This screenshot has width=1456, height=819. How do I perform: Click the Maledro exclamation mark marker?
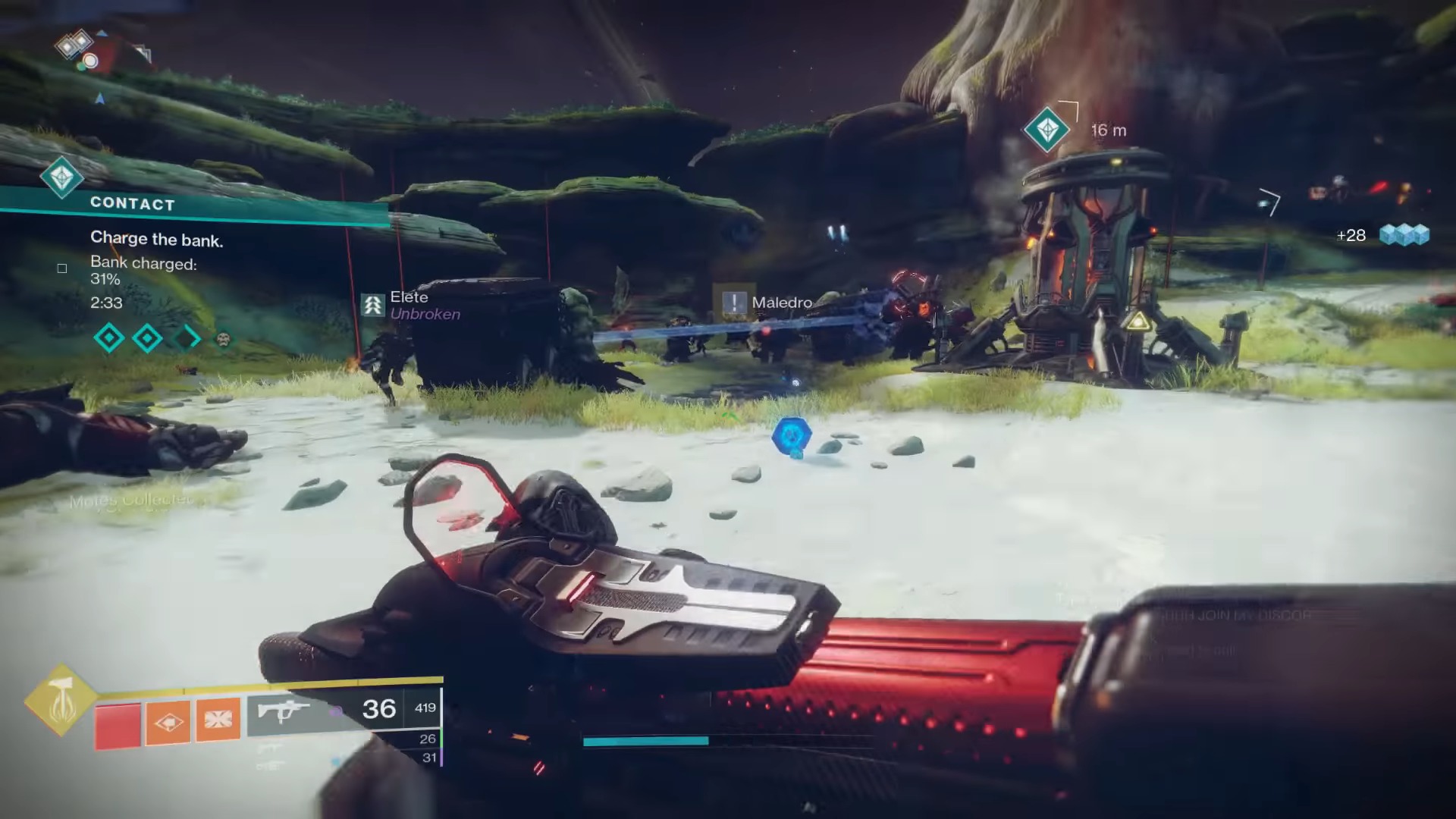(x=733, y=303)
